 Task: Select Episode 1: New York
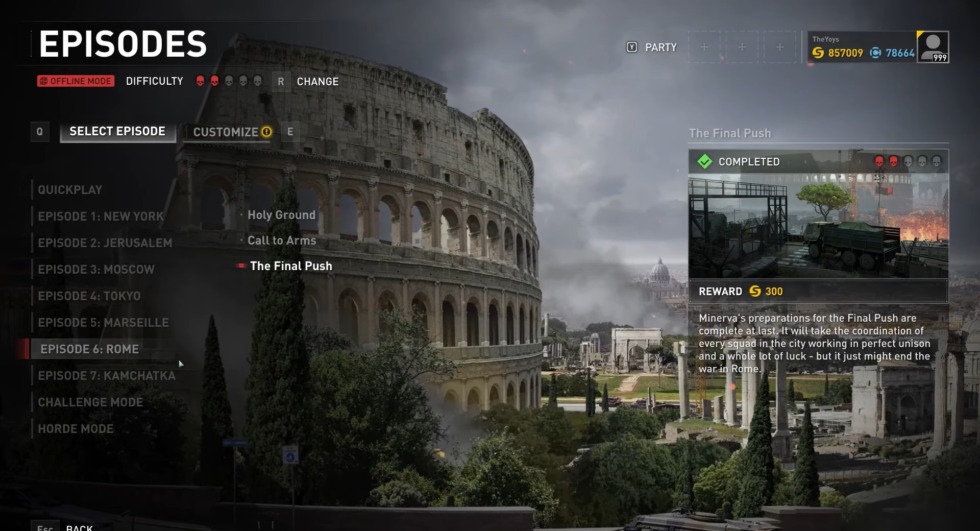[100, 216]
